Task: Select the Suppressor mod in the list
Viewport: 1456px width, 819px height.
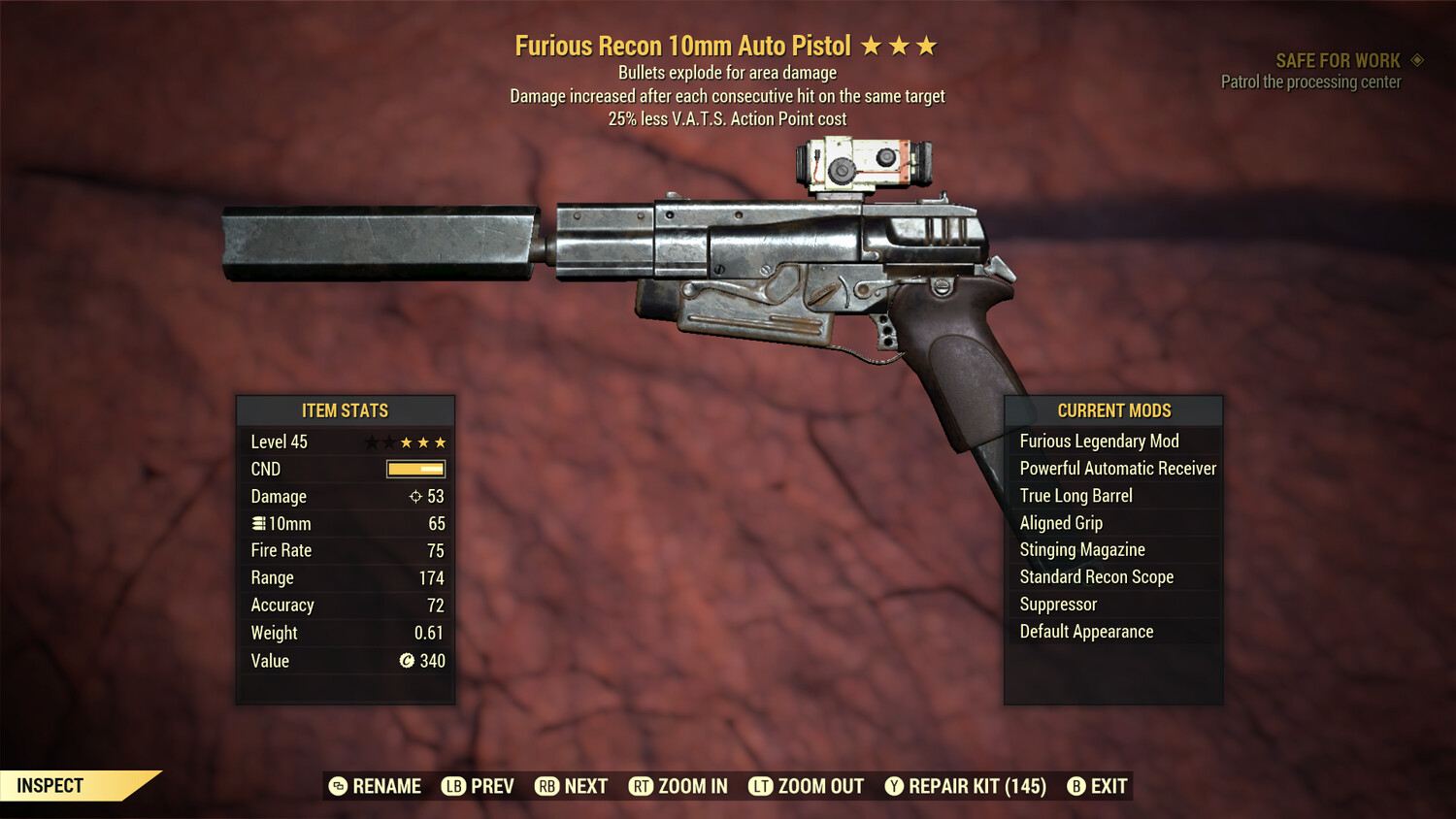Action: click(x=1057, y=604)
